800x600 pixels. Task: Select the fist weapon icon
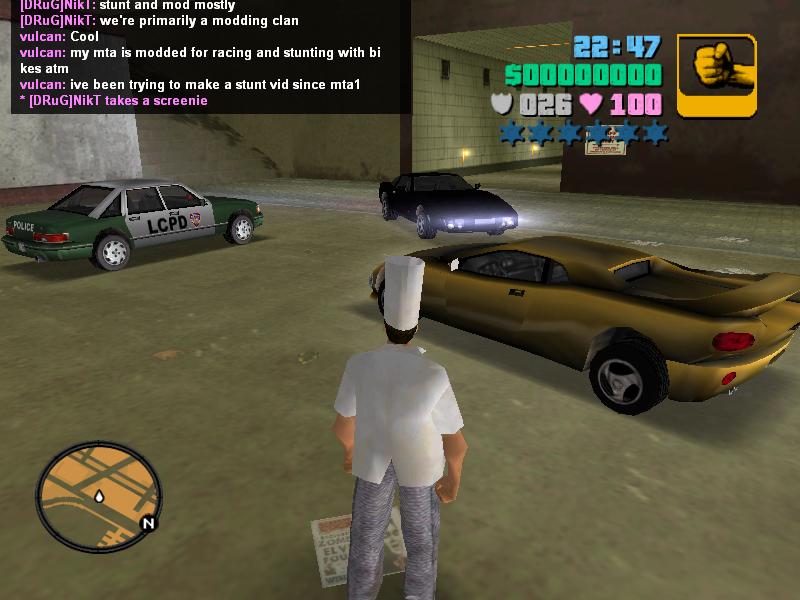pyautogui.click(x=716, y=75)
